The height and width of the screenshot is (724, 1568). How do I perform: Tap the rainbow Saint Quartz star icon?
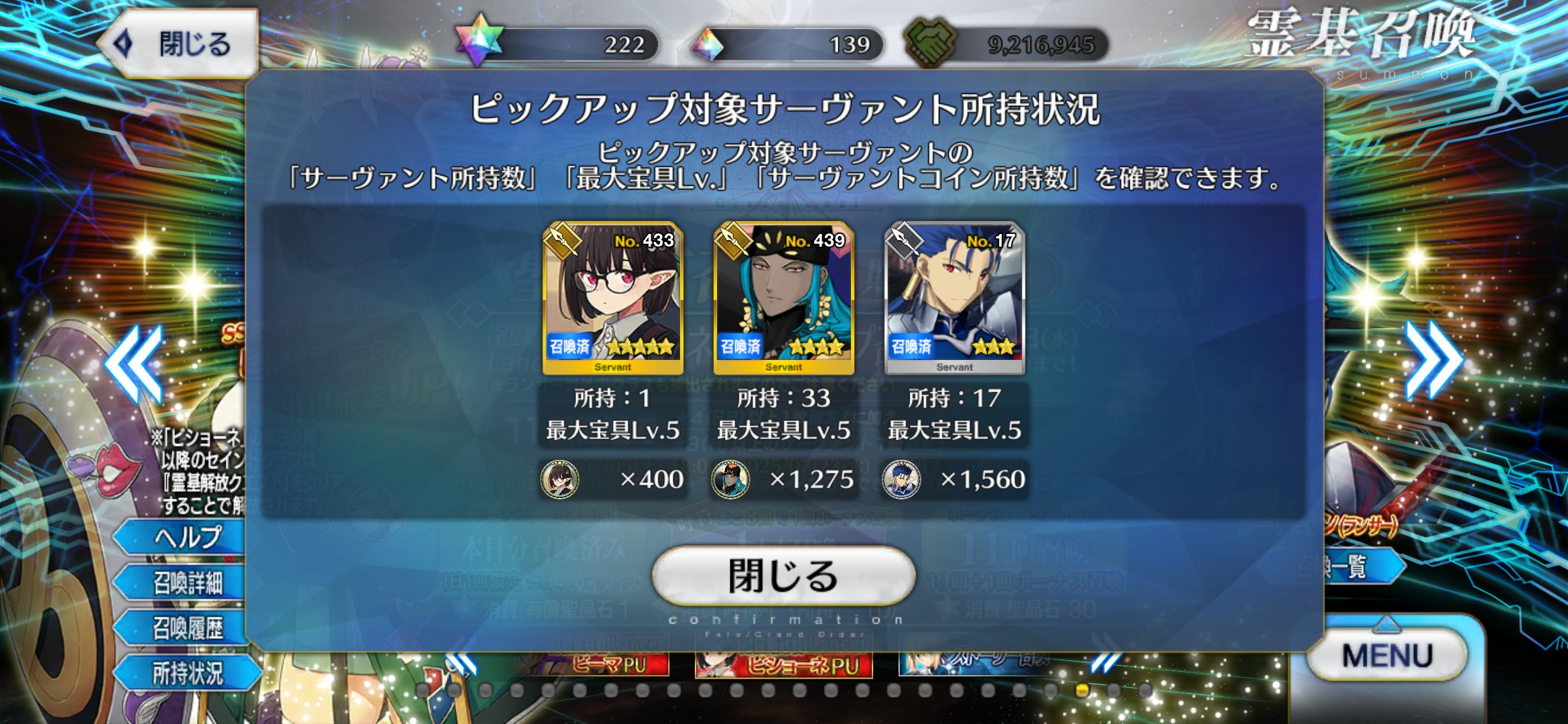478,42
